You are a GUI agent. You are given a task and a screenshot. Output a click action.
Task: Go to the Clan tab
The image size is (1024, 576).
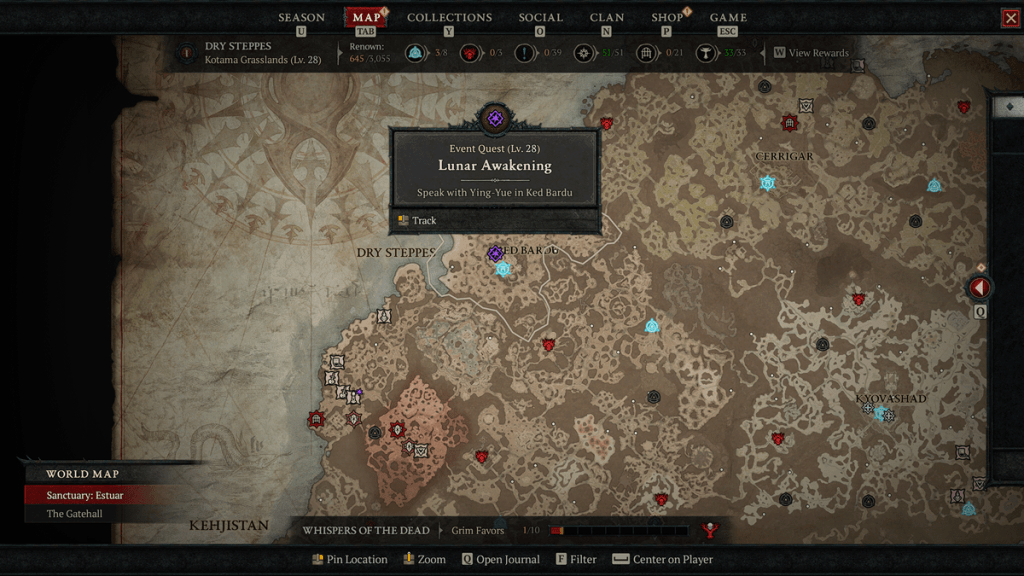click(607, 18)
